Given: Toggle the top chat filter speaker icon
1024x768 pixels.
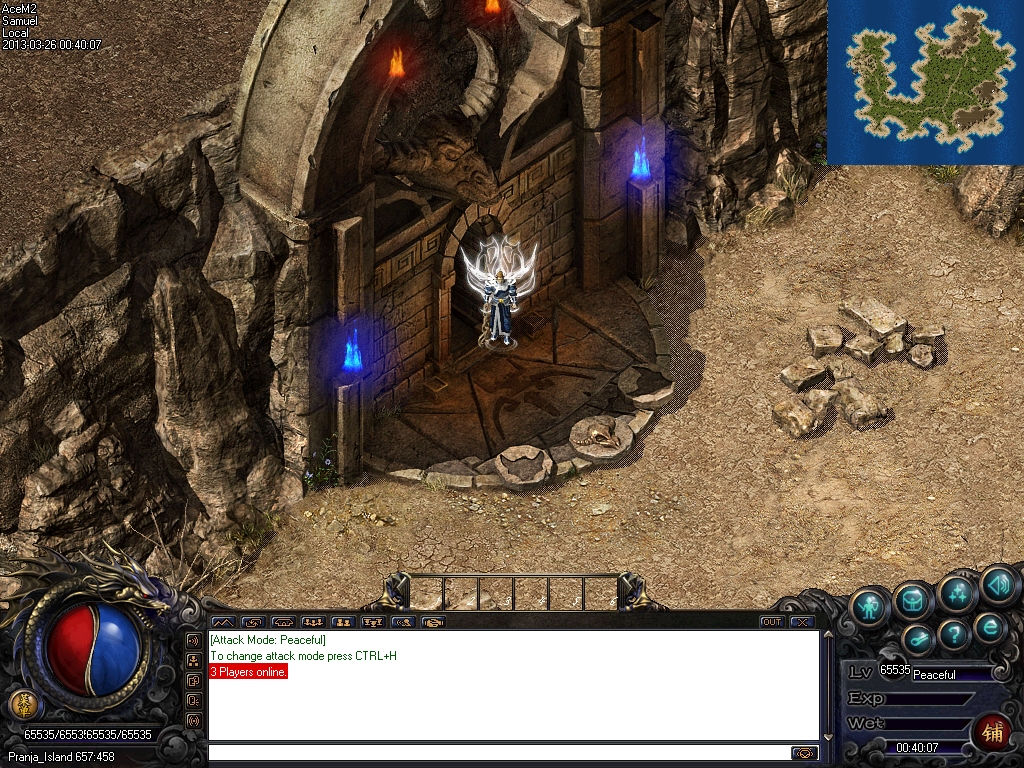Looking at the screenshot, I should click(193, 640).
